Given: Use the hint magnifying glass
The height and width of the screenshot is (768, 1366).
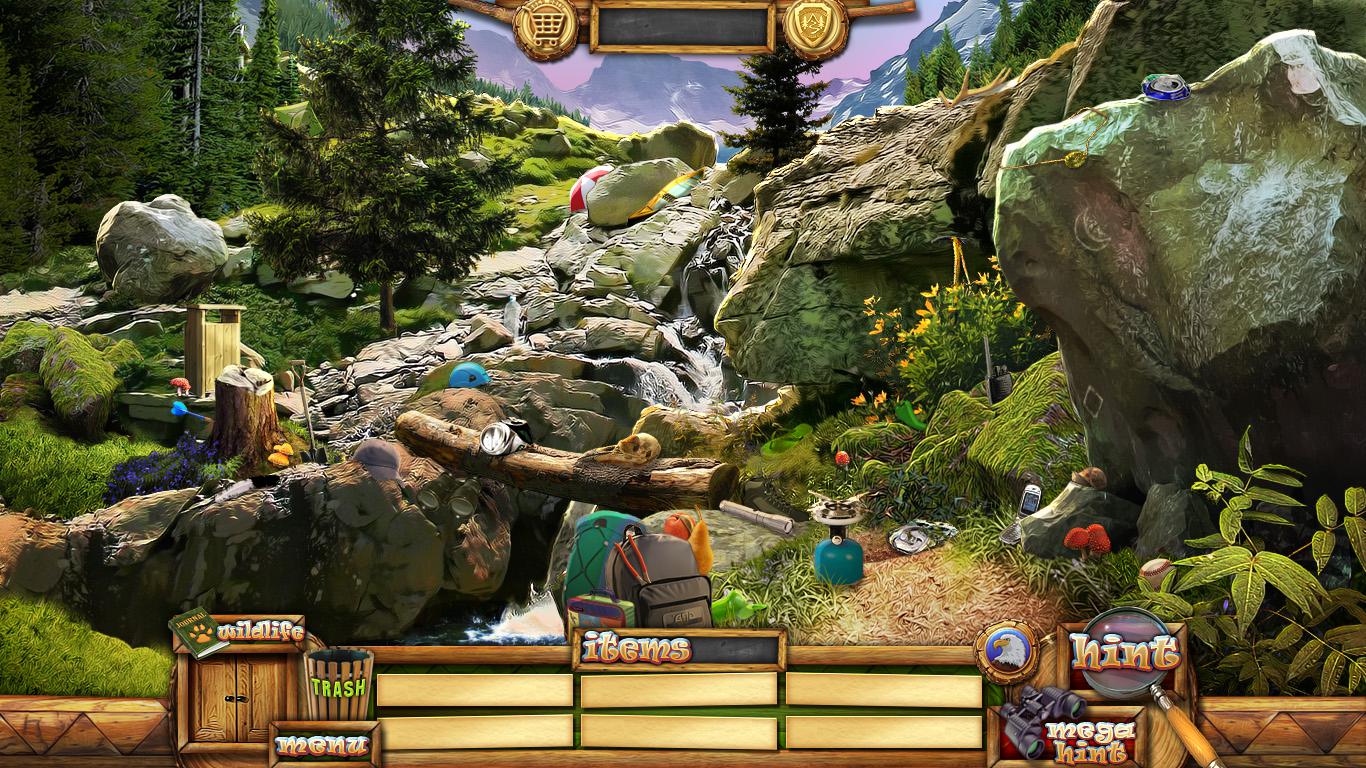Looking at the screenshot, I should 1124,654.
